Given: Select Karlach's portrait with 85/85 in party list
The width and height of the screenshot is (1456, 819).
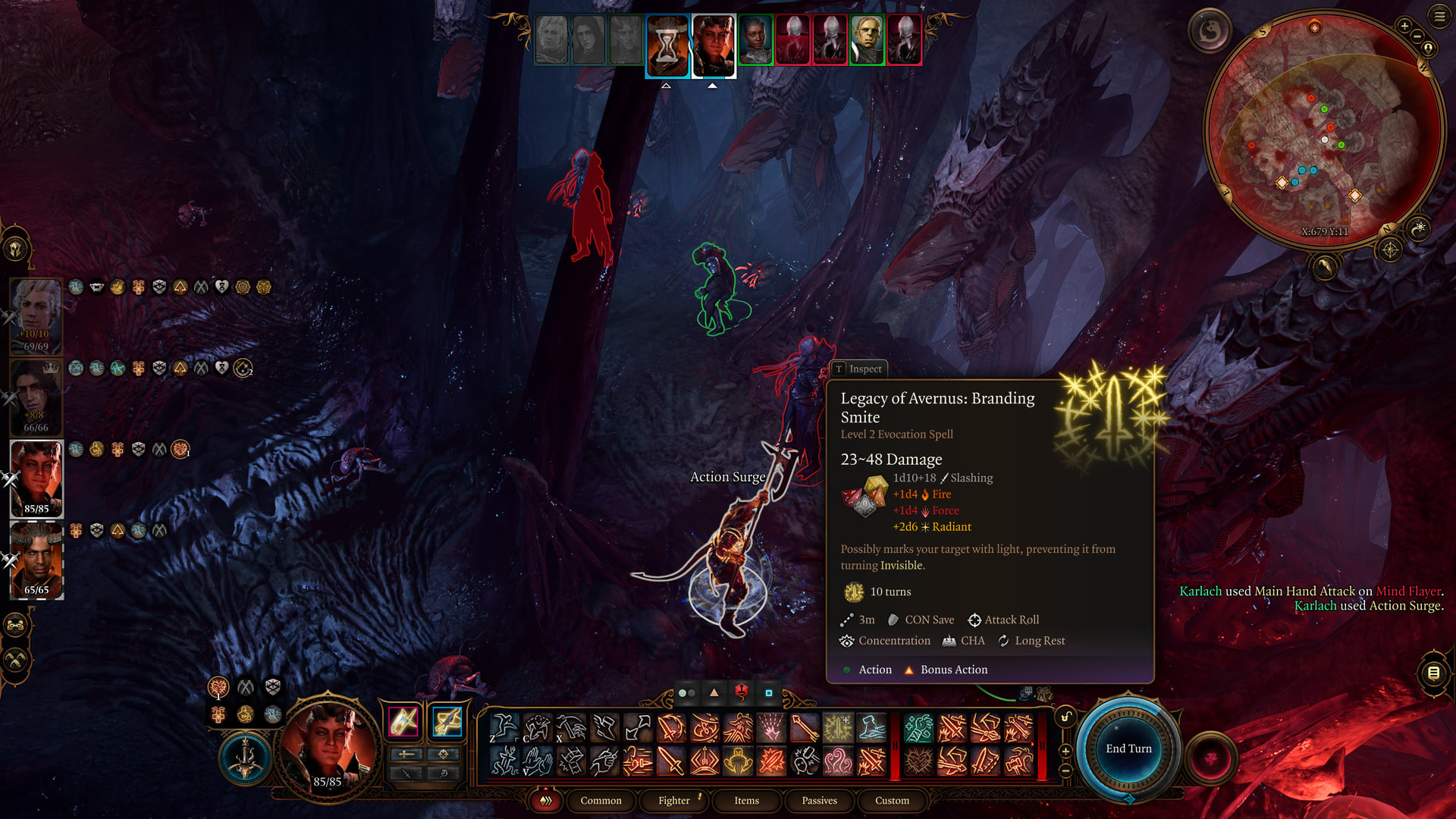Looking at the screenshot, I should tap(36, 478).
